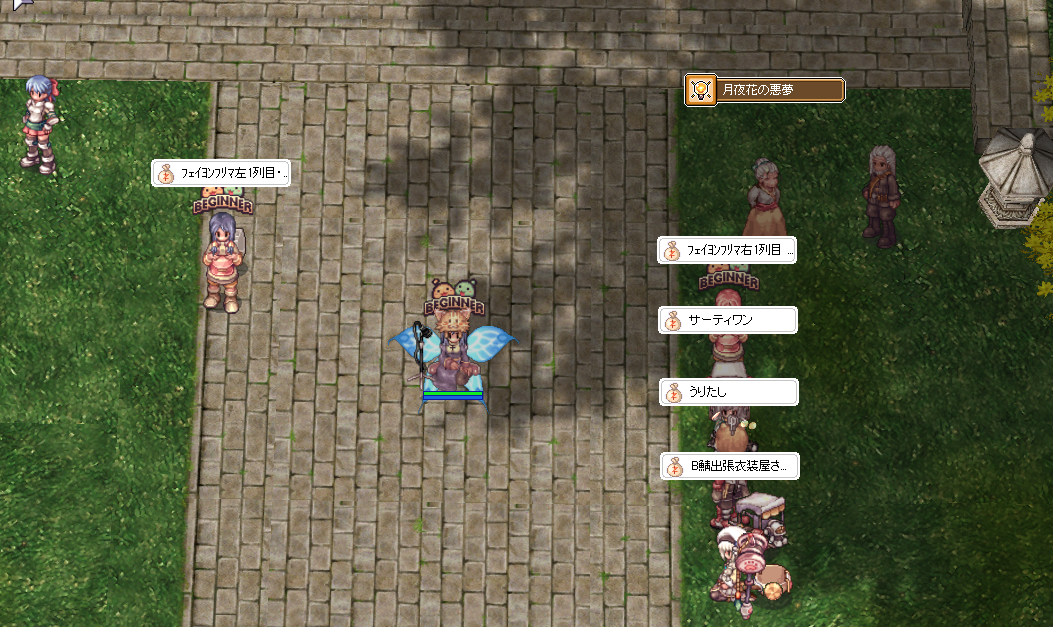Open the フェイヨンフリマ左 1列目 vending shop sign

click(221, 173)
